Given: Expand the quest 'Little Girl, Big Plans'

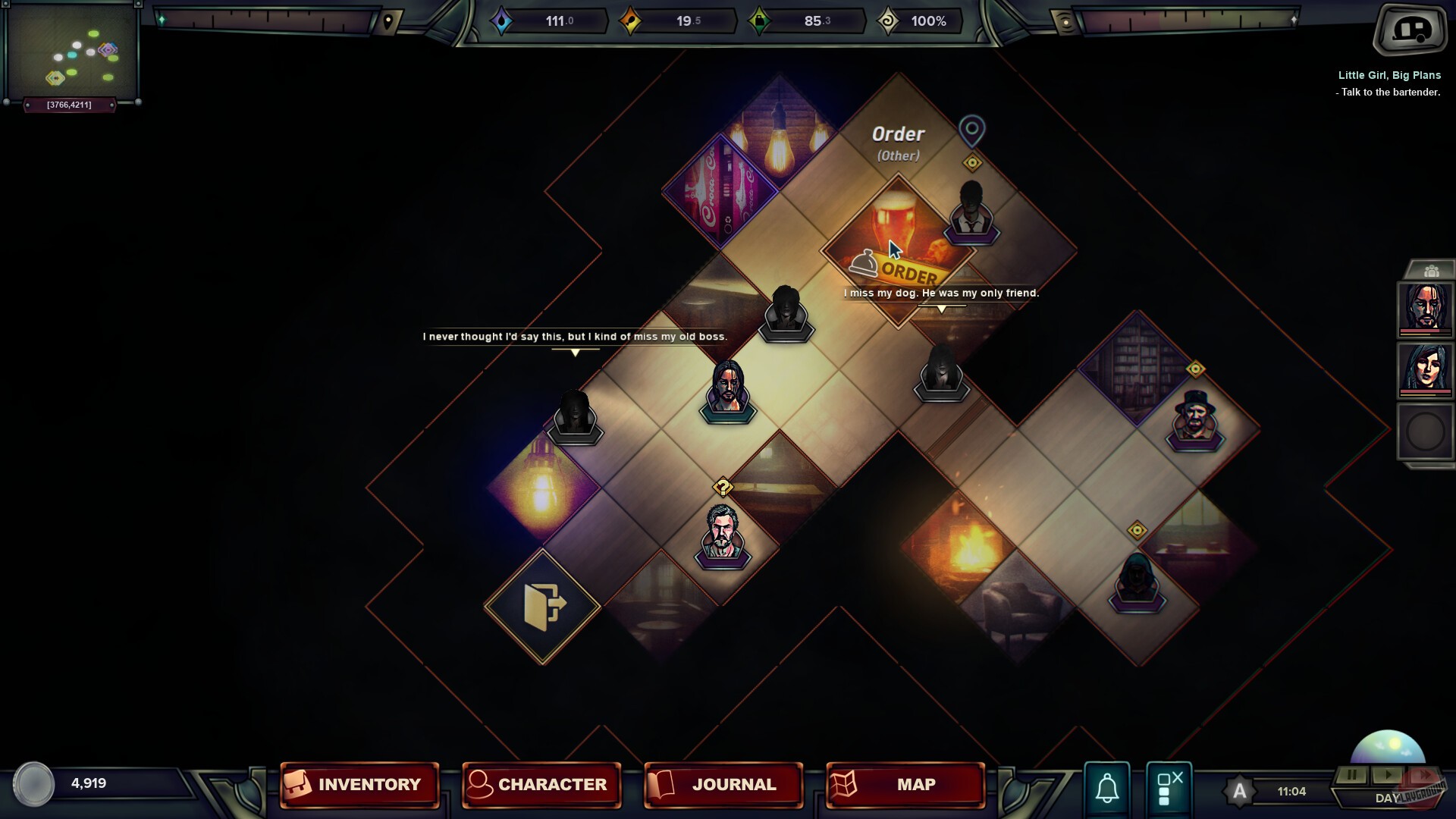Looking at the screenshot, I should [x=1389, y=76].
